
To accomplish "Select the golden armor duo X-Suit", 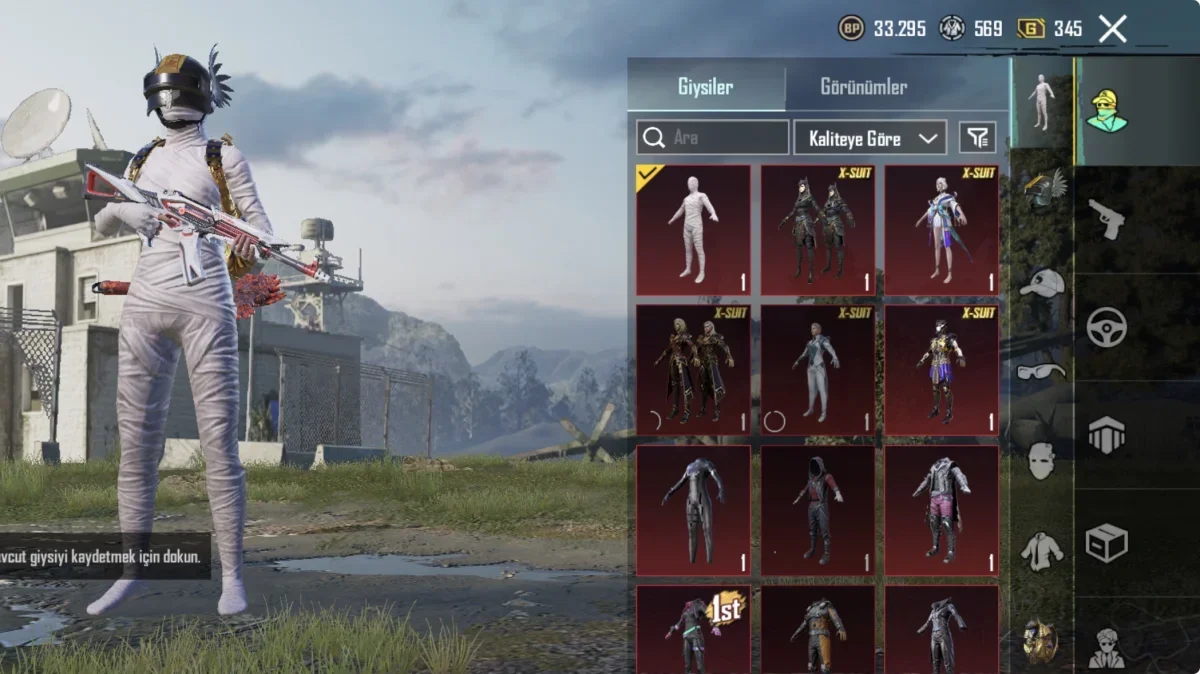I will (x=693, y=370).
